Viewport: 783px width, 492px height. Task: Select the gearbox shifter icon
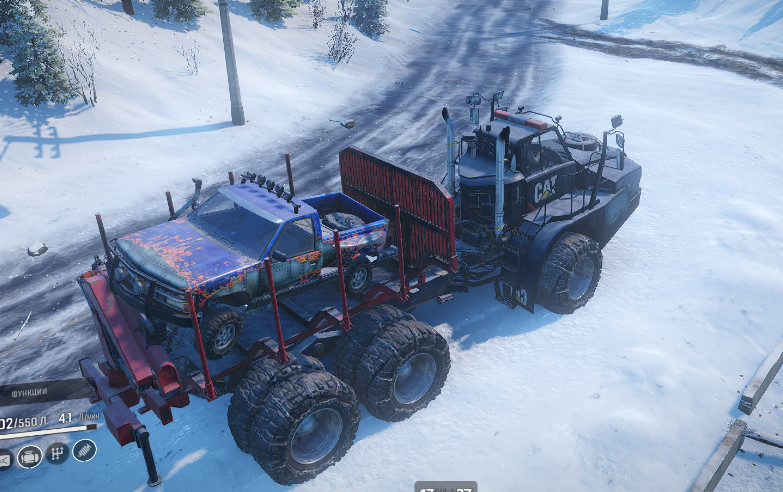(x=57, y=453)
